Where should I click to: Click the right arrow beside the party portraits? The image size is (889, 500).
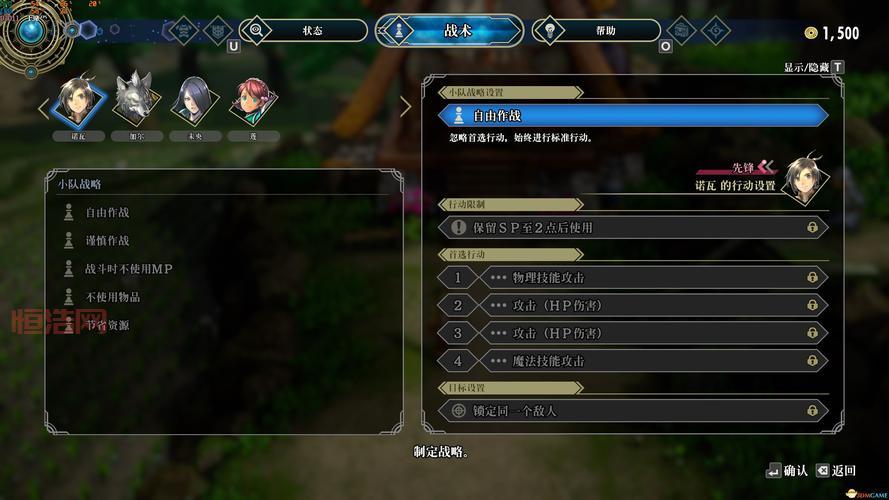(405, 107)
